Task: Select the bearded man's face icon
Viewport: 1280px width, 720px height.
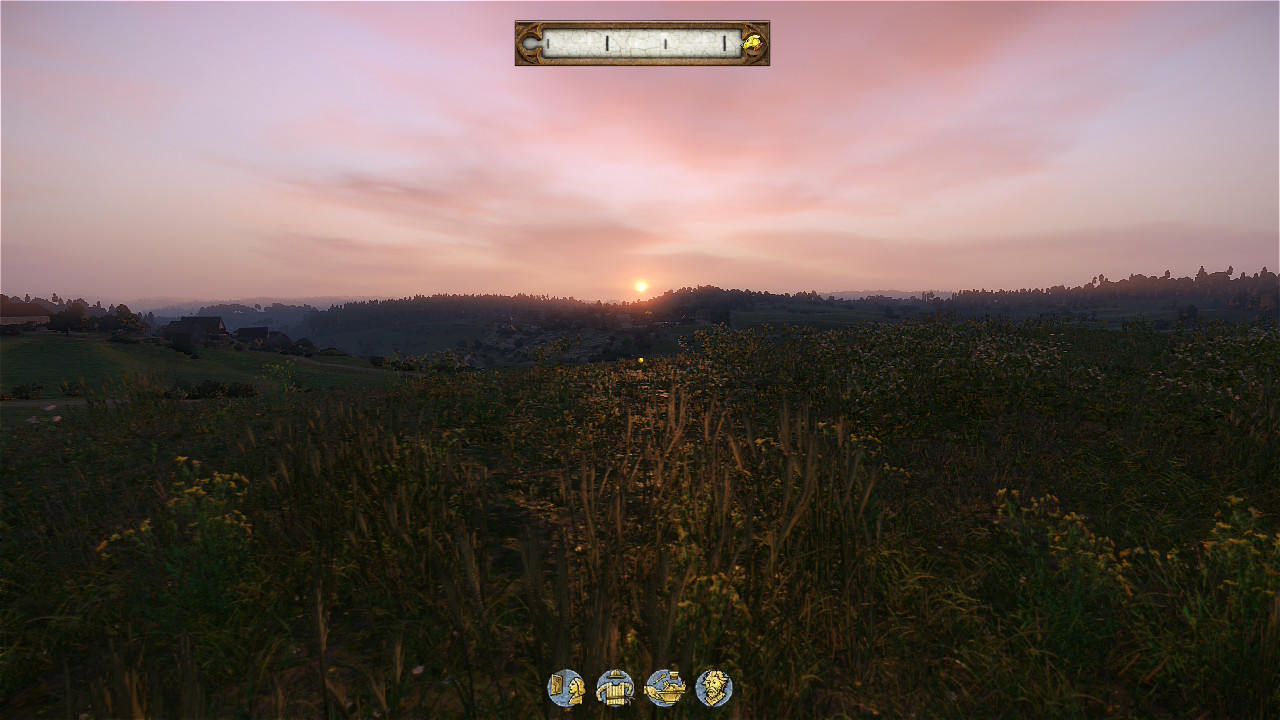Action: [714, 688]
